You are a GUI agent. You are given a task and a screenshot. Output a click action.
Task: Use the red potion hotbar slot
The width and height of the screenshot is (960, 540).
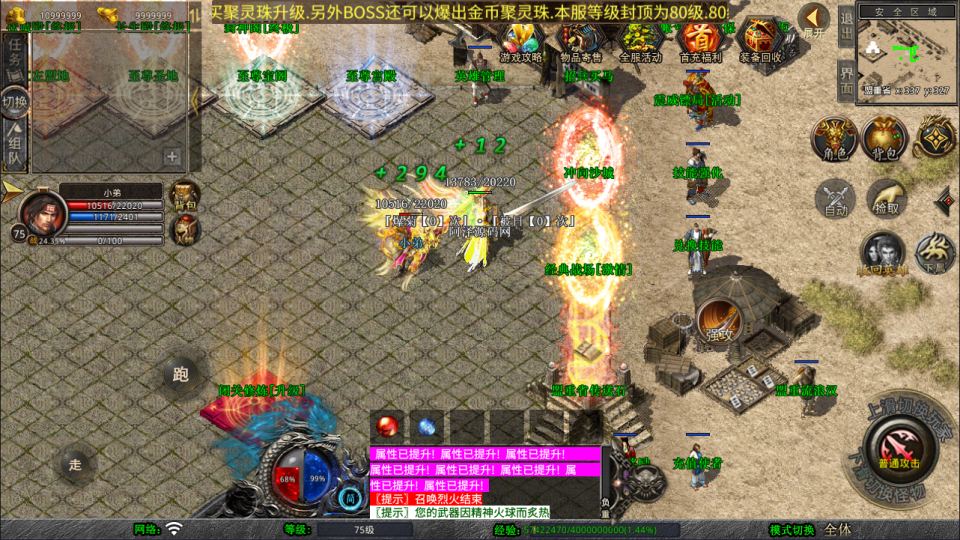(387, 425)
